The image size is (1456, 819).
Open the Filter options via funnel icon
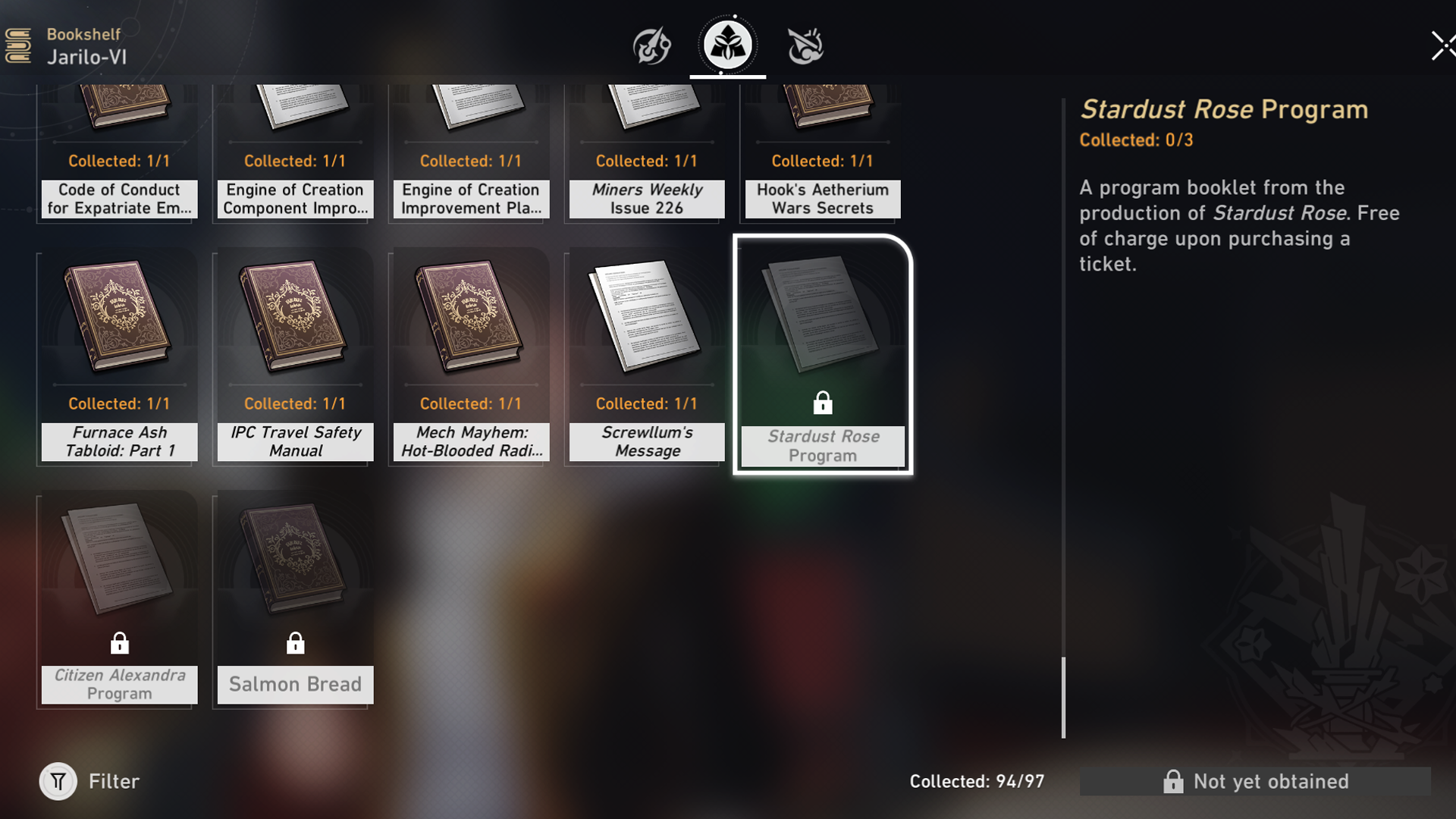coord(58,781)
